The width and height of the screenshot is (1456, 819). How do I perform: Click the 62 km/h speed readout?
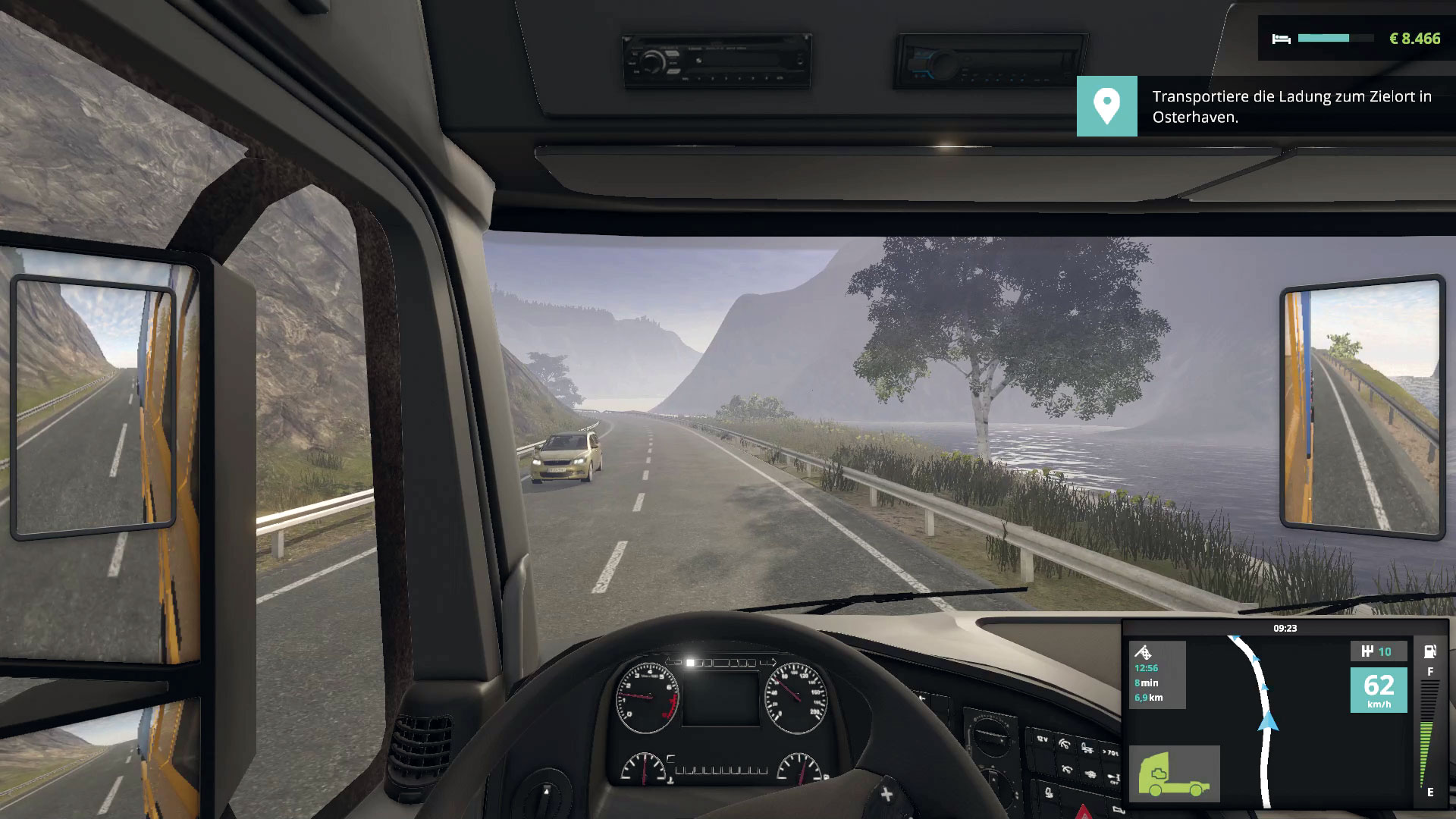pyautogui.click(x=1378, y=690)
